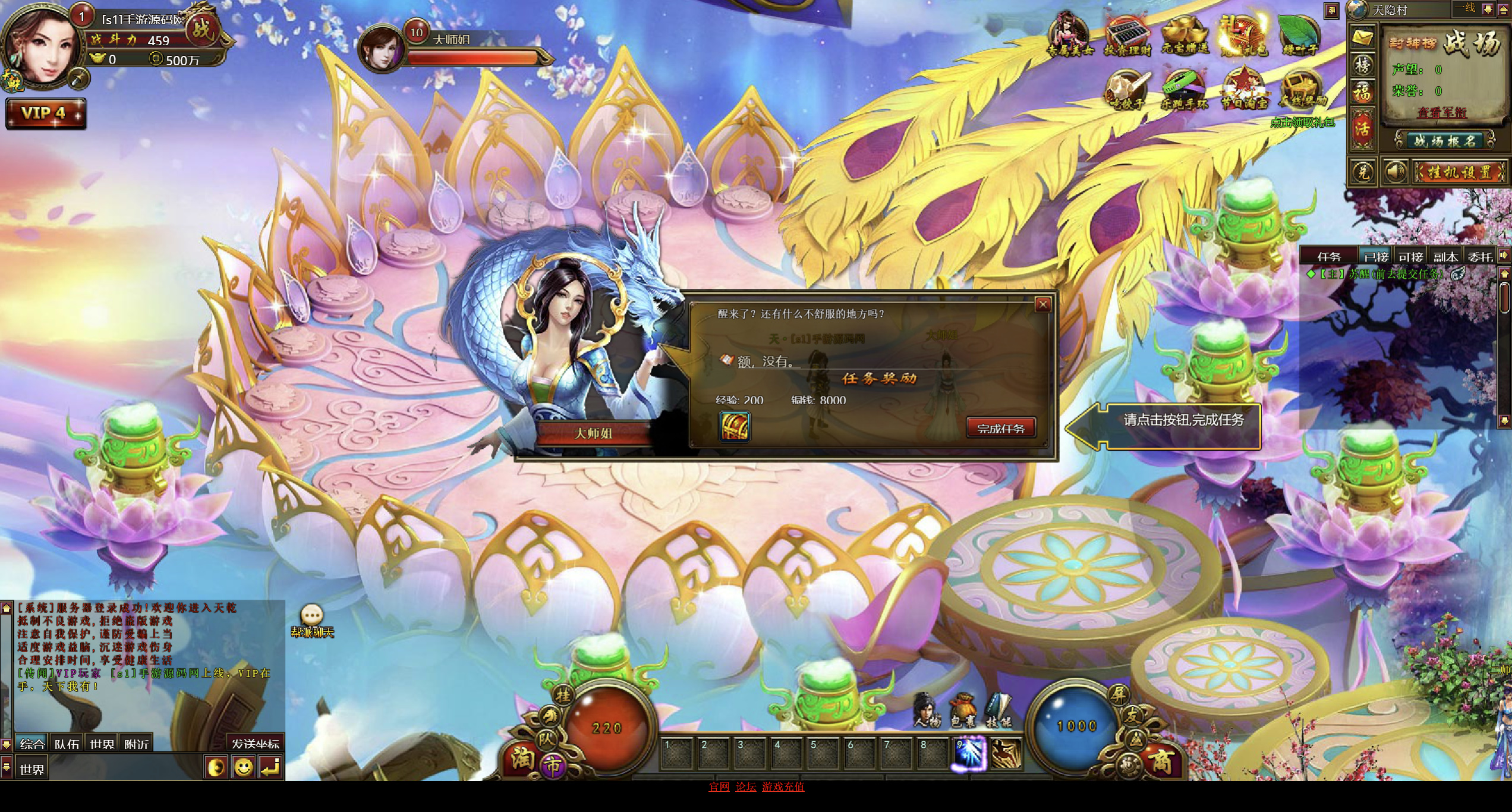
Task: Close the 大师姐 dialogue window
Action: tap(1042, 305)
